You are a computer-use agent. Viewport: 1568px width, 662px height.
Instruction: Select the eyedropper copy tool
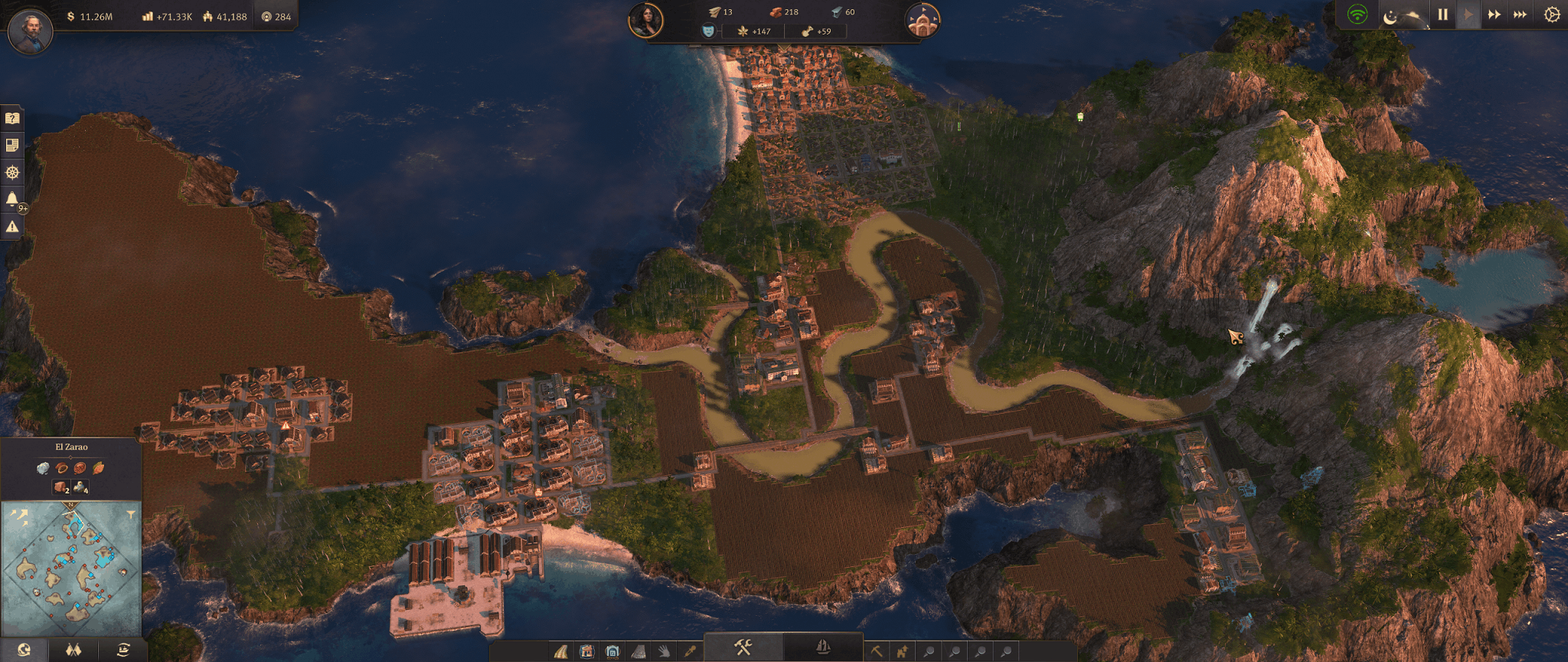(x=690, y=652)
